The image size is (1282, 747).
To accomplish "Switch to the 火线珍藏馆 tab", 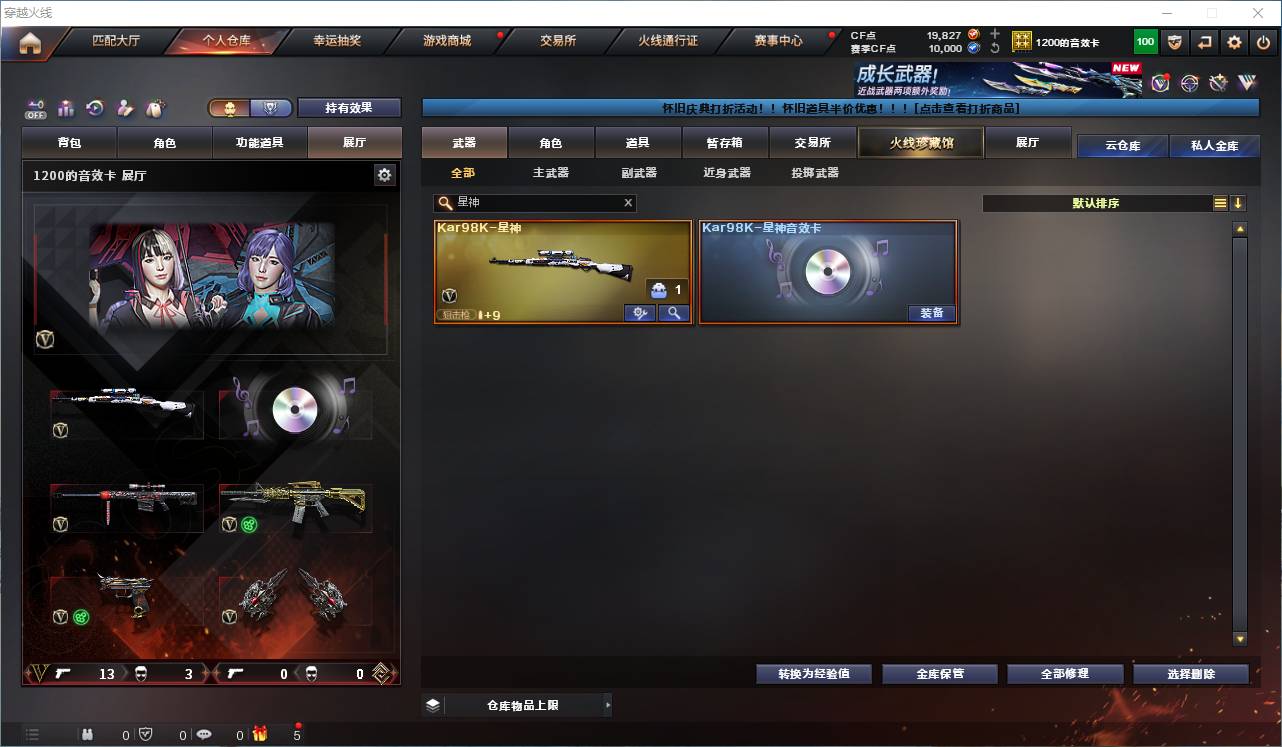I will point(919,143).
